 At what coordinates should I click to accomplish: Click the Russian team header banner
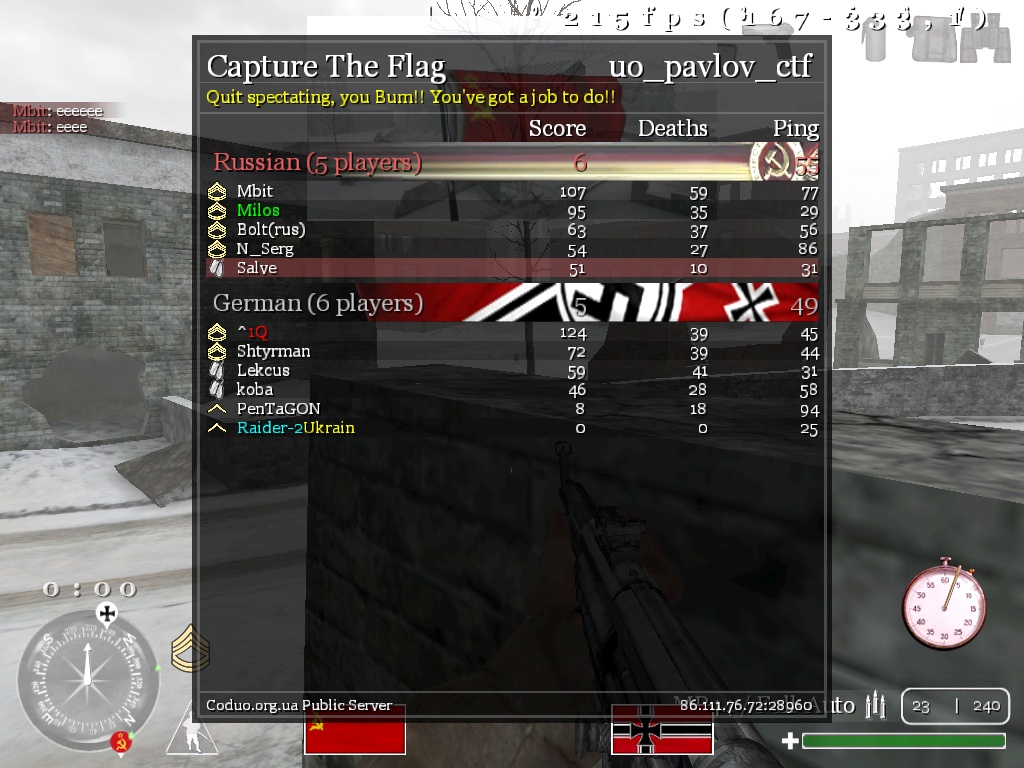pyautogui.click(x=510, y=162)
